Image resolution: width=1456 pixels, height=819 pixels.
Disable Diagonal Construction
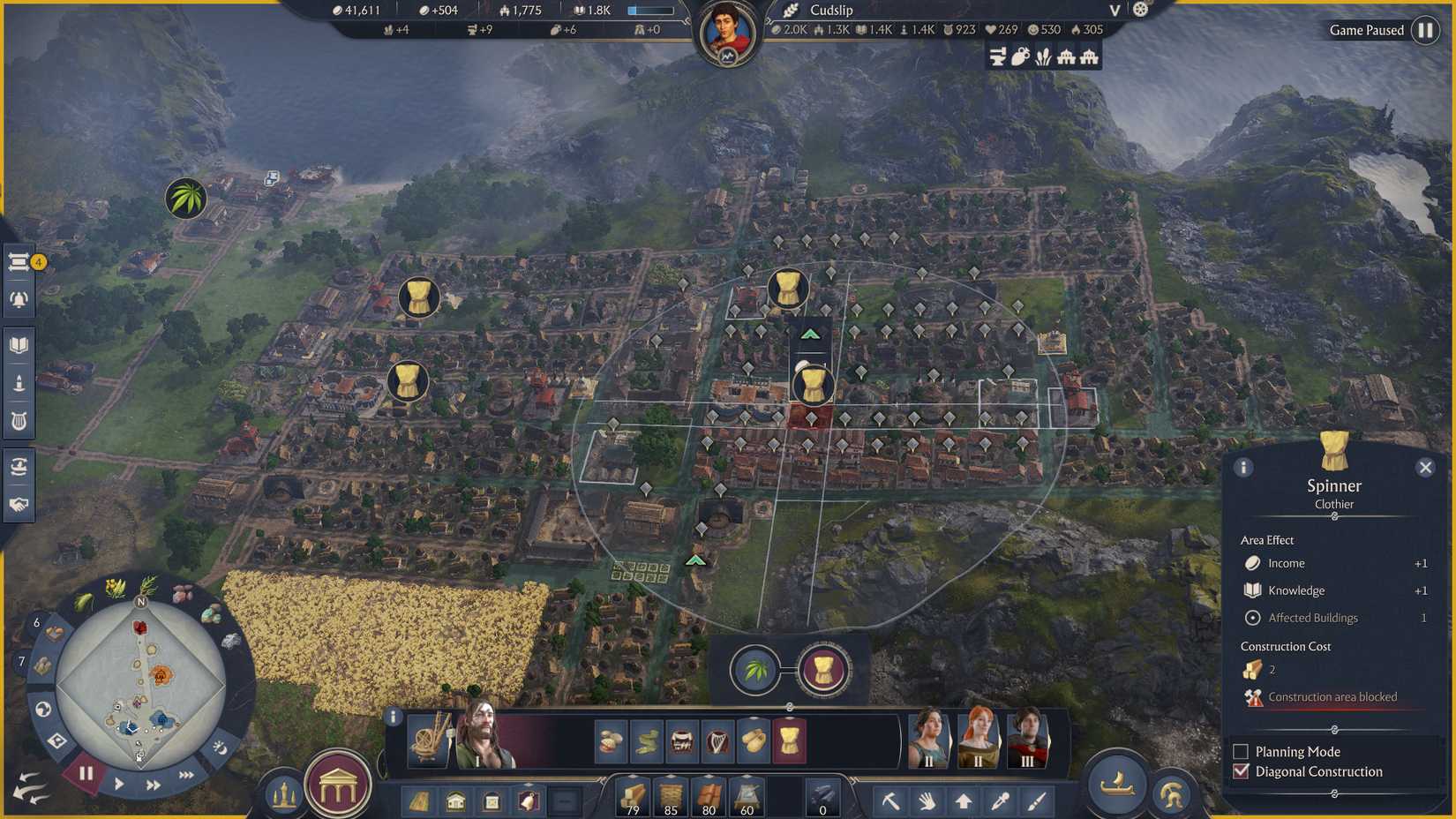(1241, 771)
